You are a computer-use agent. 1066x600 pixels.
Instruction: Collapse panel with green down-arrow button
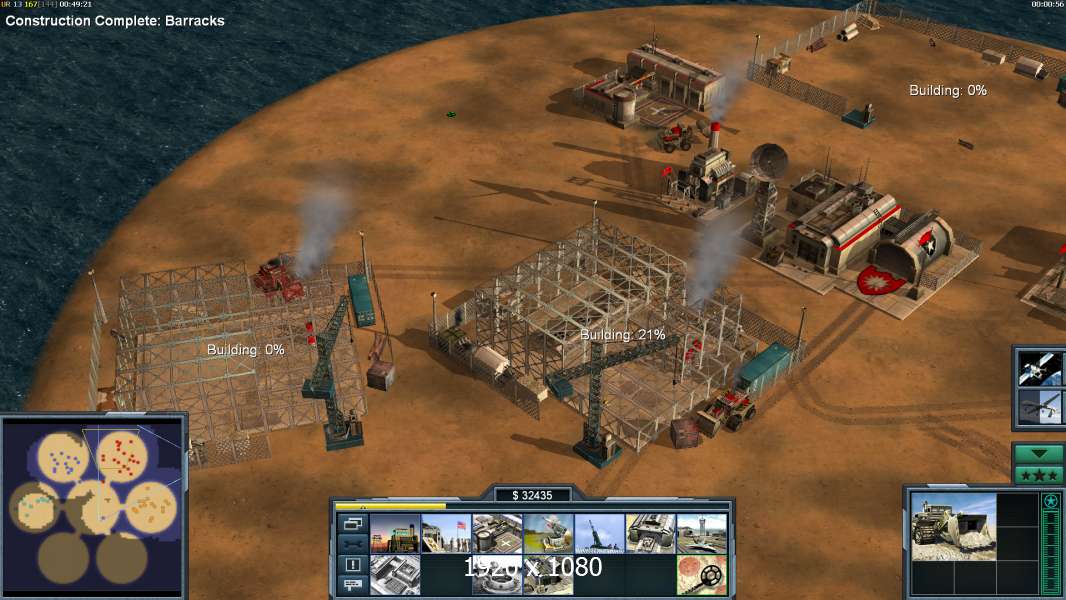(x=1038, y=453)
